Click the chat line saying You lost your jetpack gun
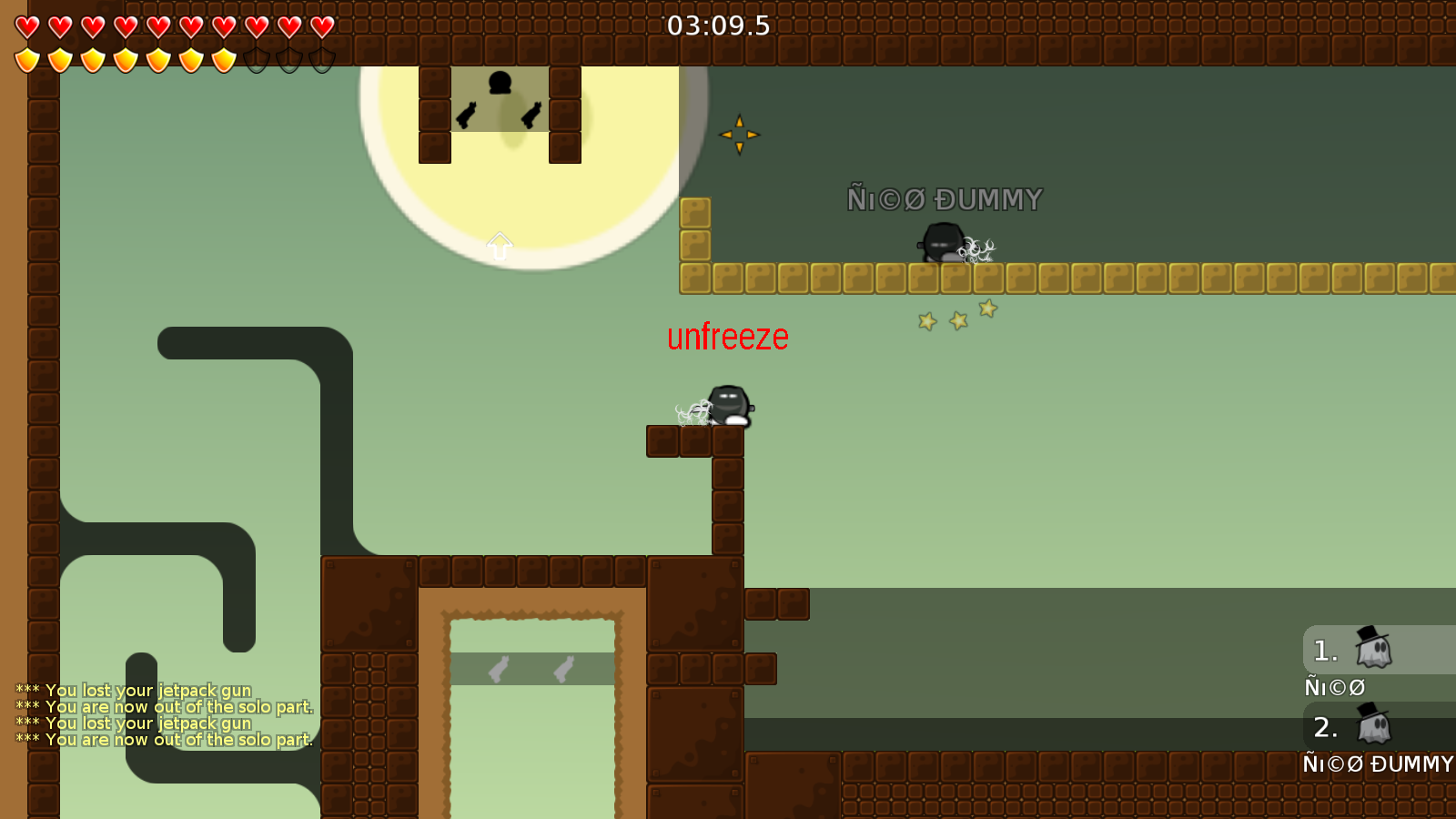This screenshot has height=819, width=1456. click(132, 691)
